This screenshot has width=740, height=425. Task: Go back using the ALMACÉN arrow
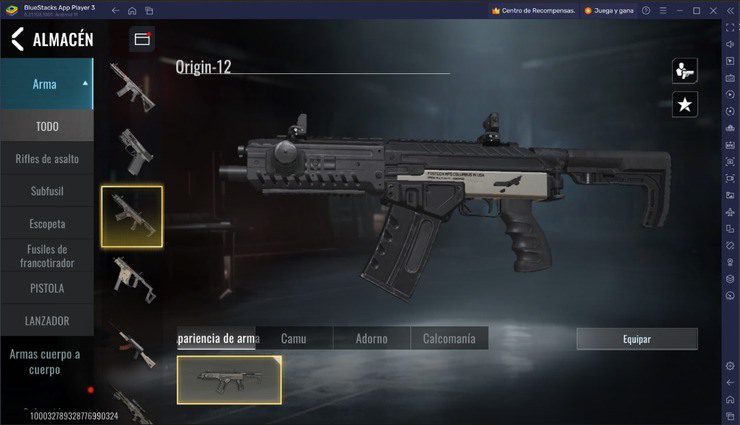pyautogui.click(x=17, y=40)
